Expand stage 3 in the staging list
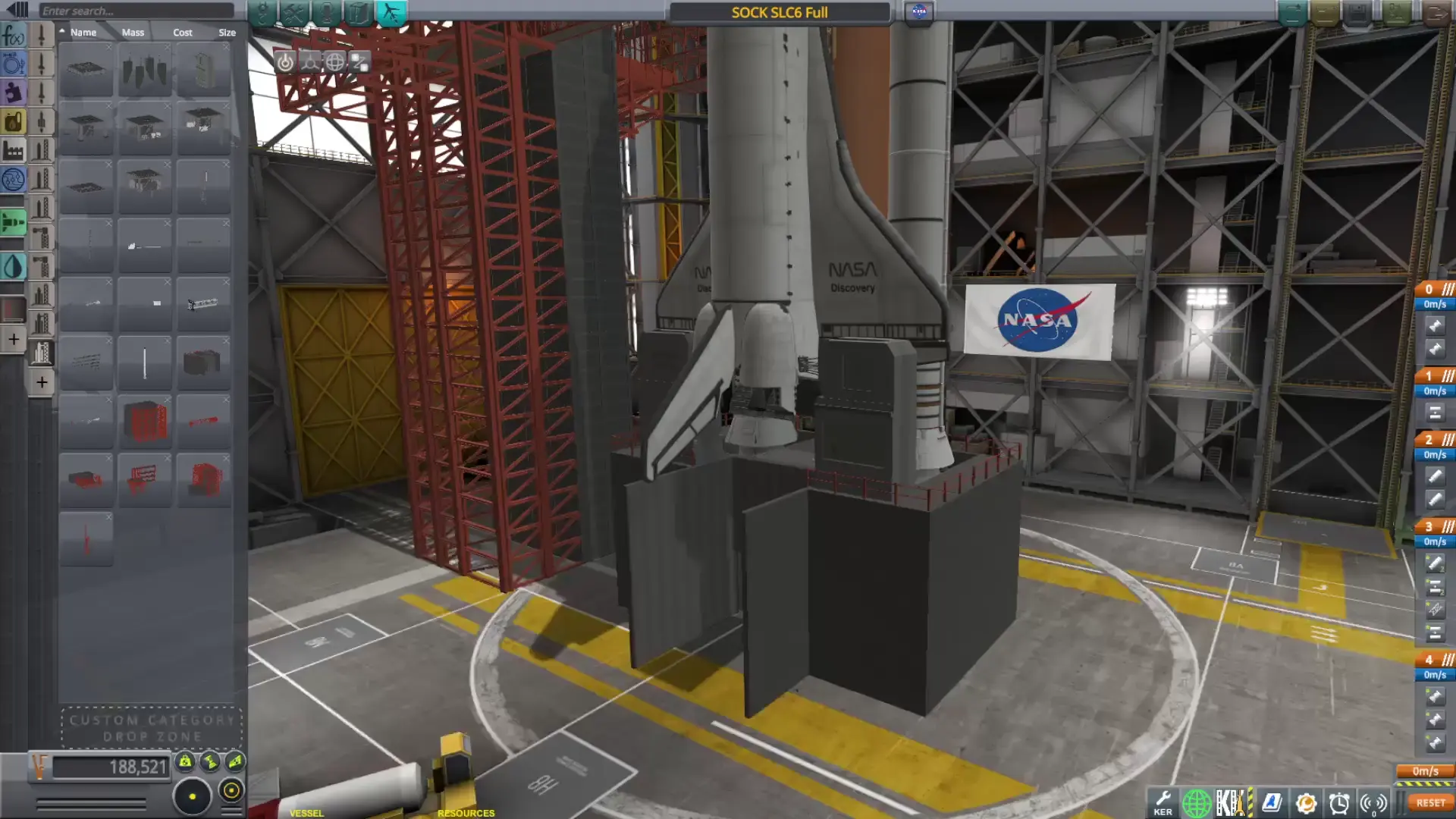The image size is (1456, 819). 1447,525
